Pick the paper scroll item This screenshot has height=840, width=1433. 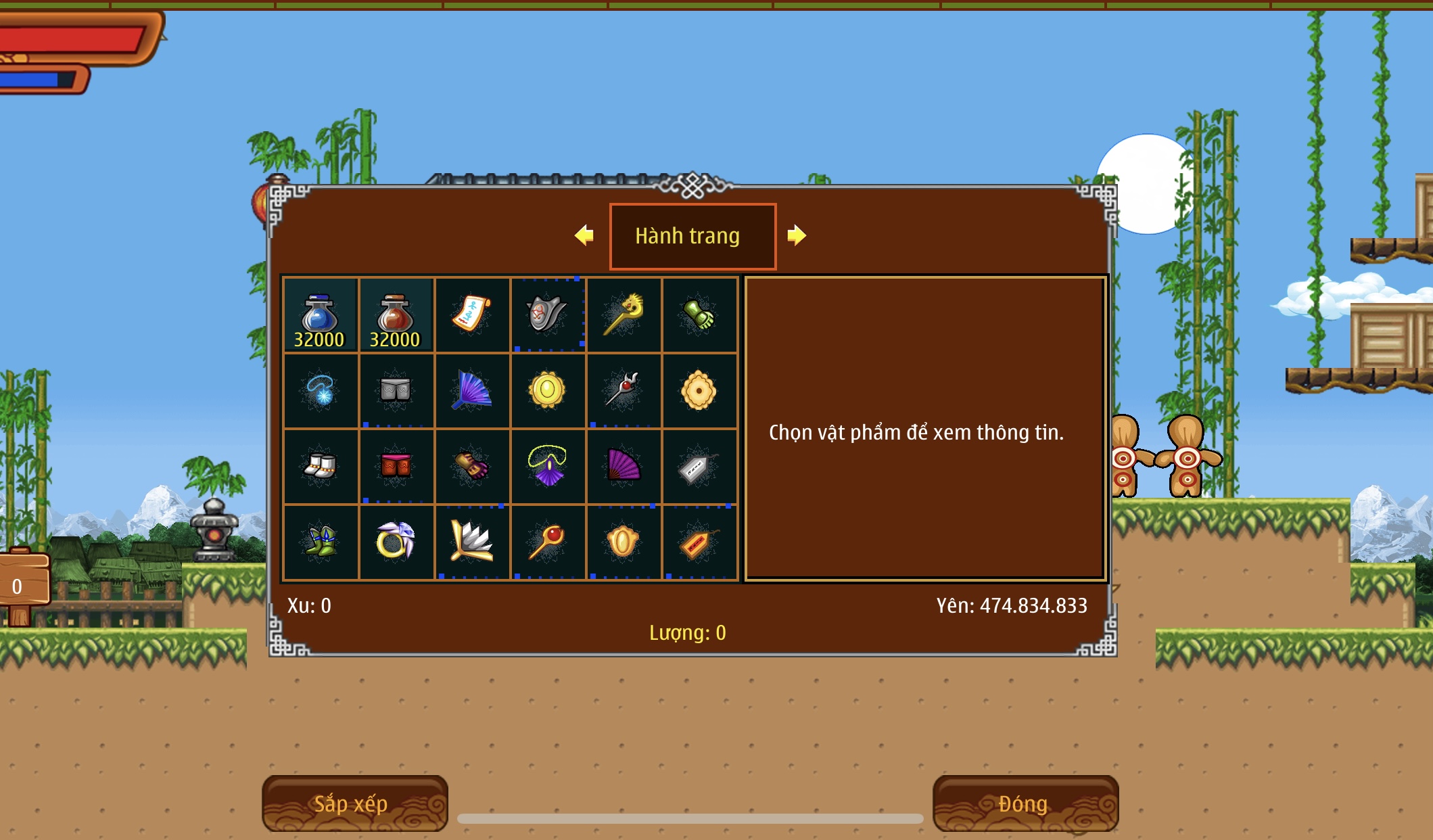click(471, 315)
